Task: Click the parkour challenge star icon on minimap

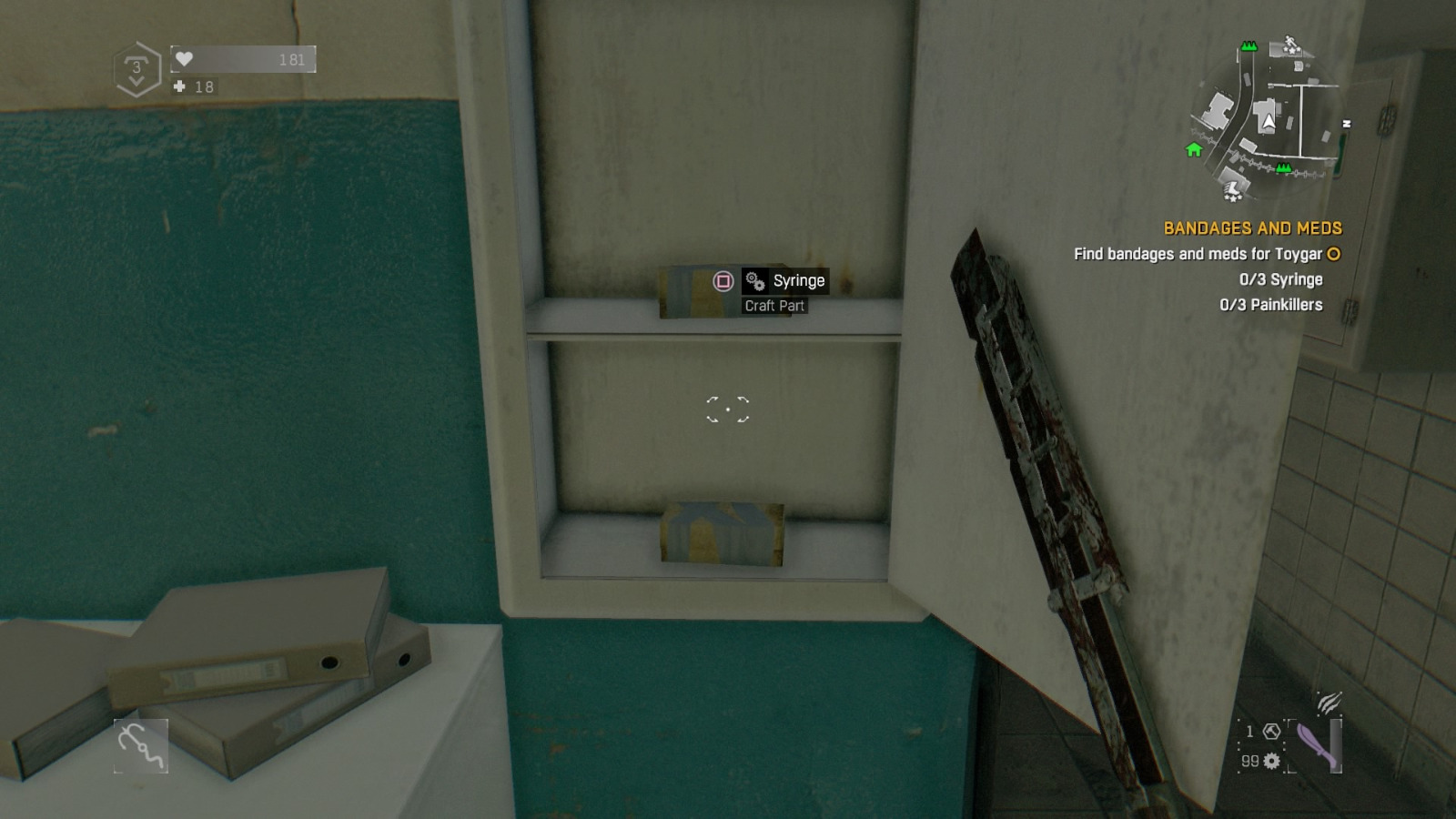Action: tap(1291, 45)
